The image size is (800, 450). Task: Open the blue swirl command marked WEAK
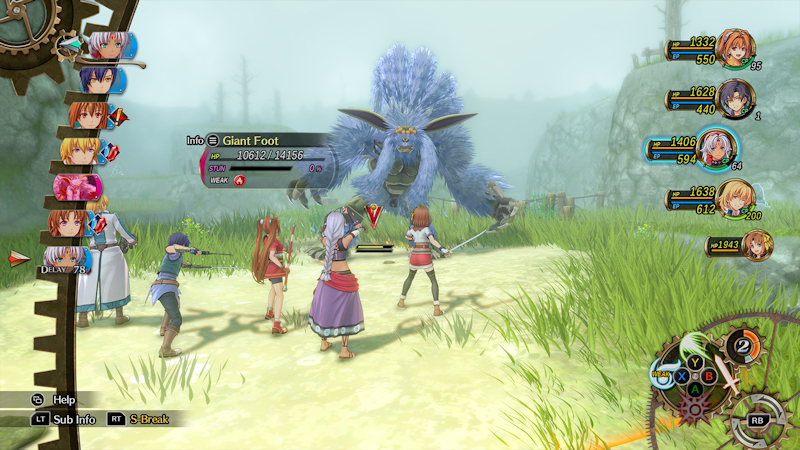[661, 375]
